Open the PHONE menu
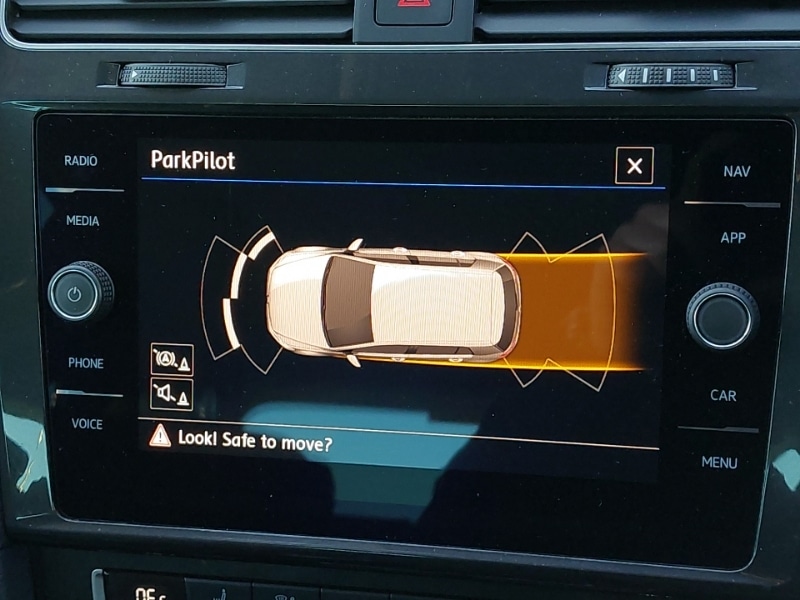Image resolution: width=800 pixels, height=600 pixels. (x=85, y=363)
